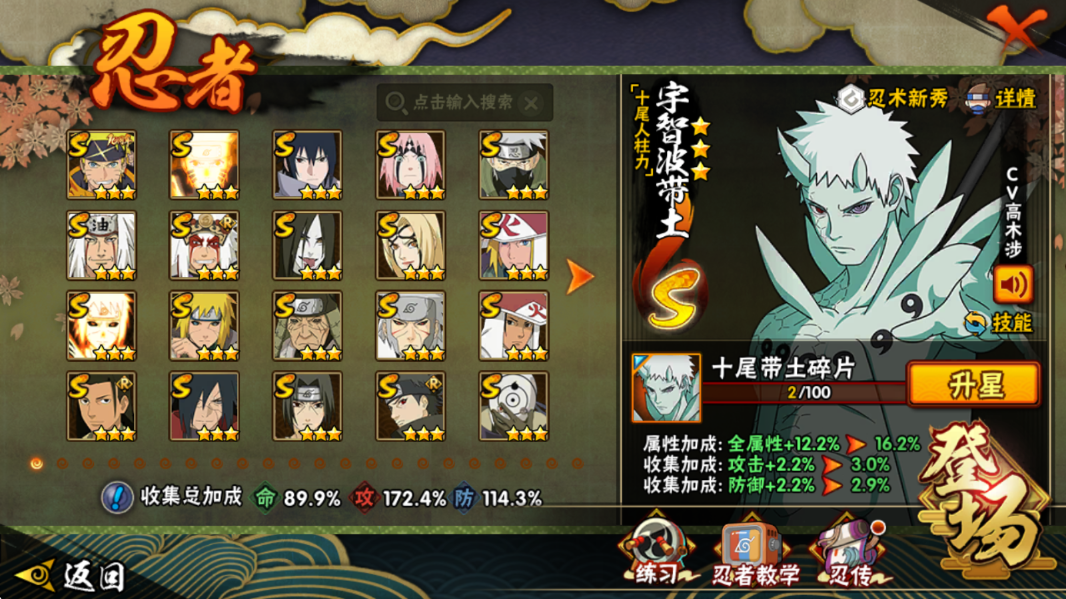Image resolution: width=1066 pixels, height=599 pixels.
Task: Close the ninja screen with the X
Action: (1013, 29)
